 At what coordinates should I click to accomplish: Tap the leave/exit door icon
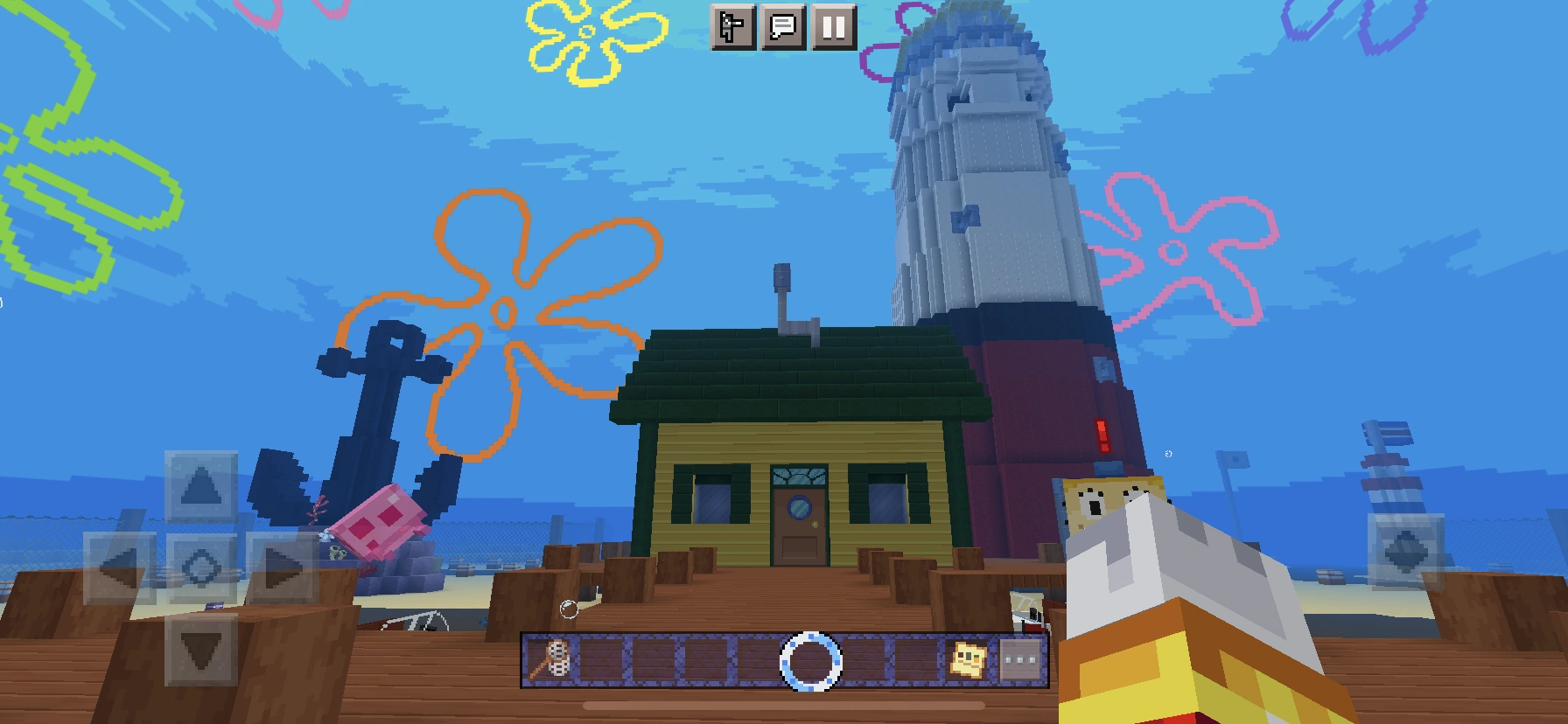[x=733, y=27]
